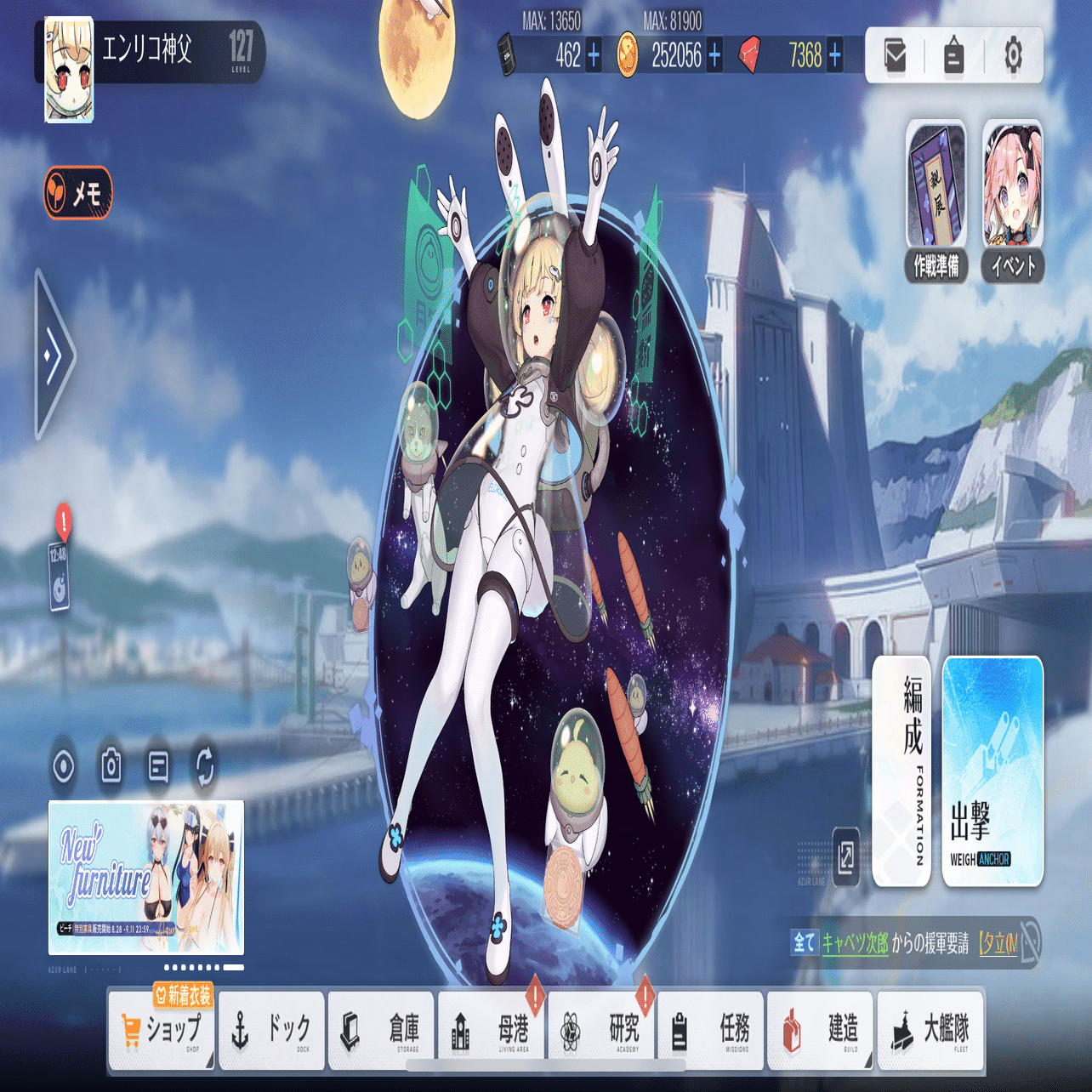
Task: Open the New Furniture banner
Action: pyautogui.click(x=146, y=876)
